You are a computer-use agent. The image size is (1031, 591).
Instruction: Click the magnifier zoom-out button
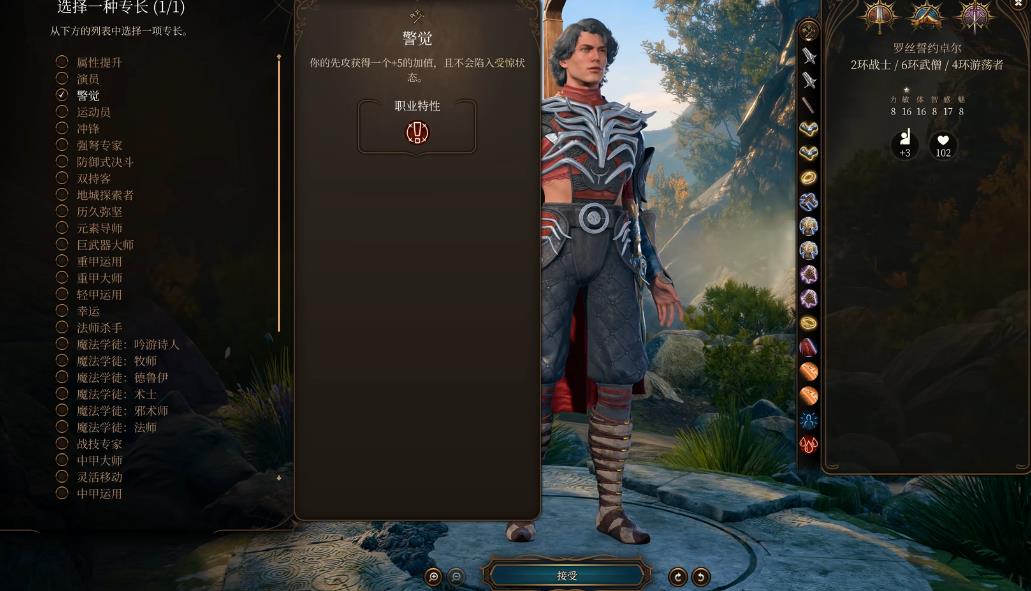tap(456, 576)
